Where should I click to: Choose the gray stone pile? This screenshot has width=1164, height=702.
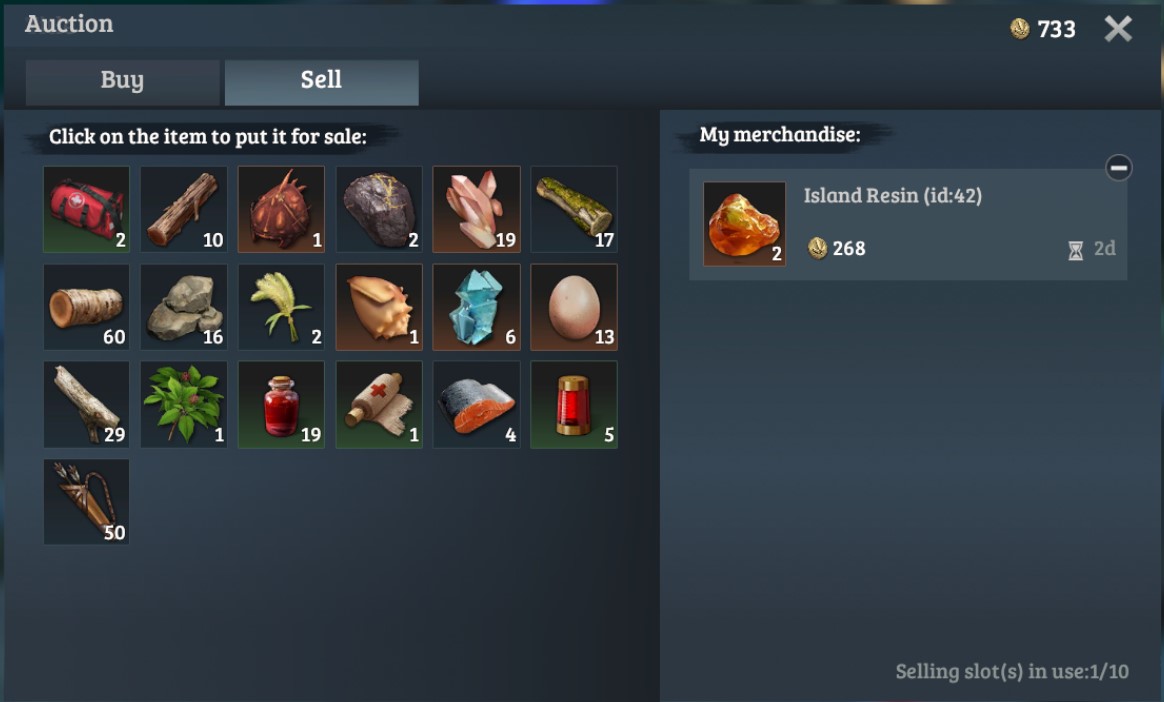tap(183, 307)
